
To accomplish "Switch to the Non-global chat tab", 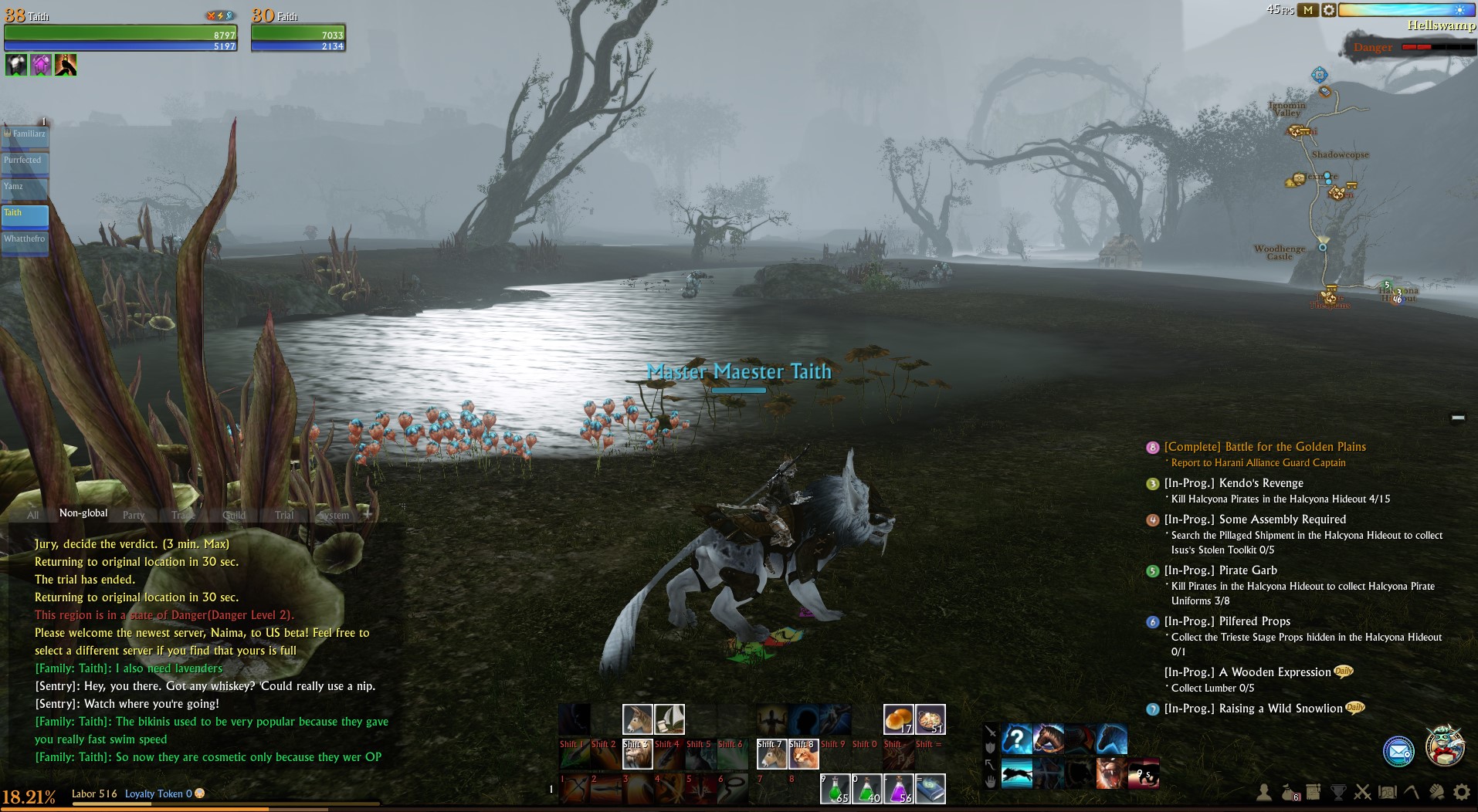I will tap(83, 513).
